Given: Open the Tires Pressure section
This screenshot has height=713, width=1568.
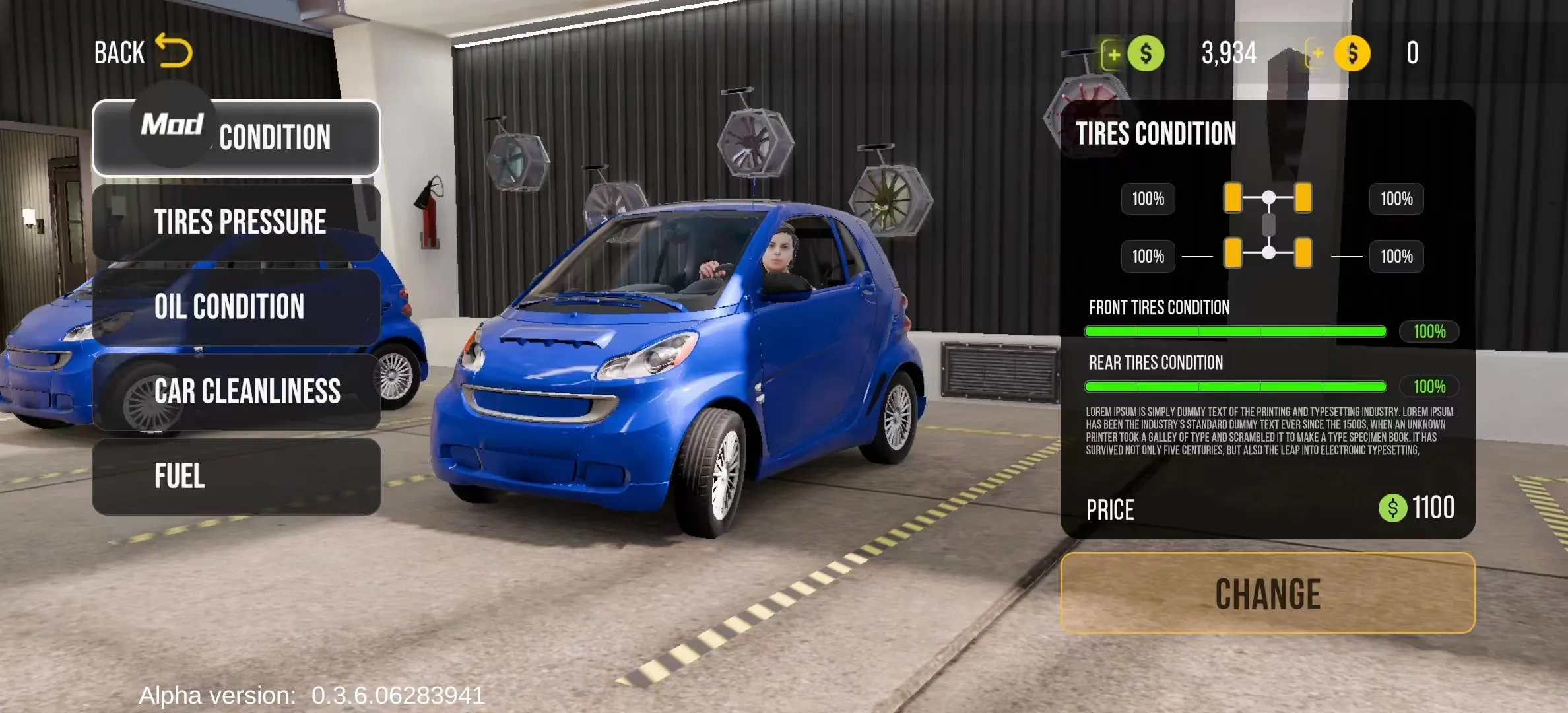Looking at the screenshot, I should point(238,222).
